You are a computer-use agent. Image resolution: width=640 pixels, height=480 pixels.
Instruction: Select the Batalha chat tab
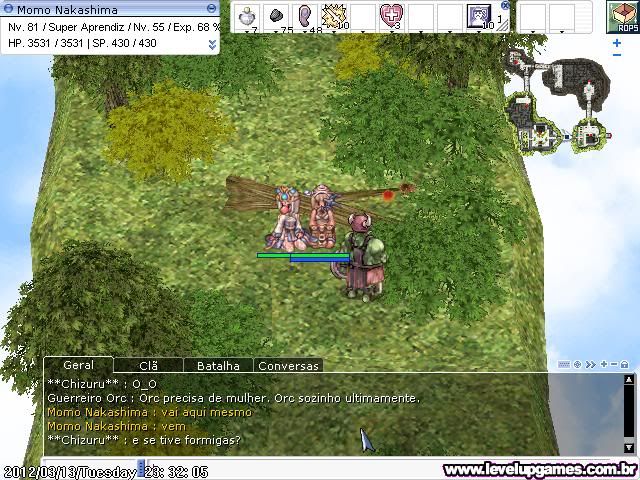click(218, 366)
